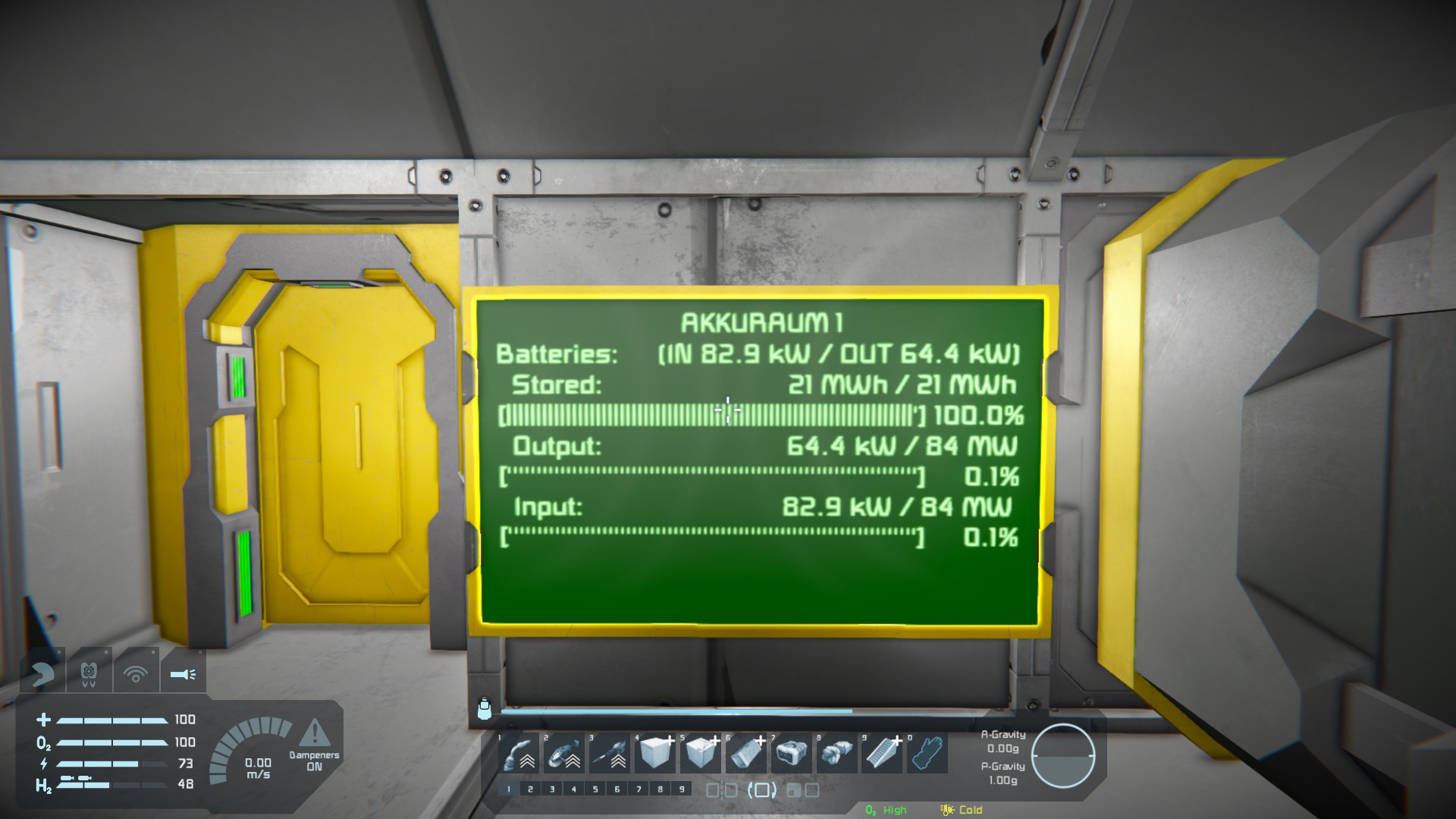Toggle the Dampeners ON indicator

pos(314,747)
